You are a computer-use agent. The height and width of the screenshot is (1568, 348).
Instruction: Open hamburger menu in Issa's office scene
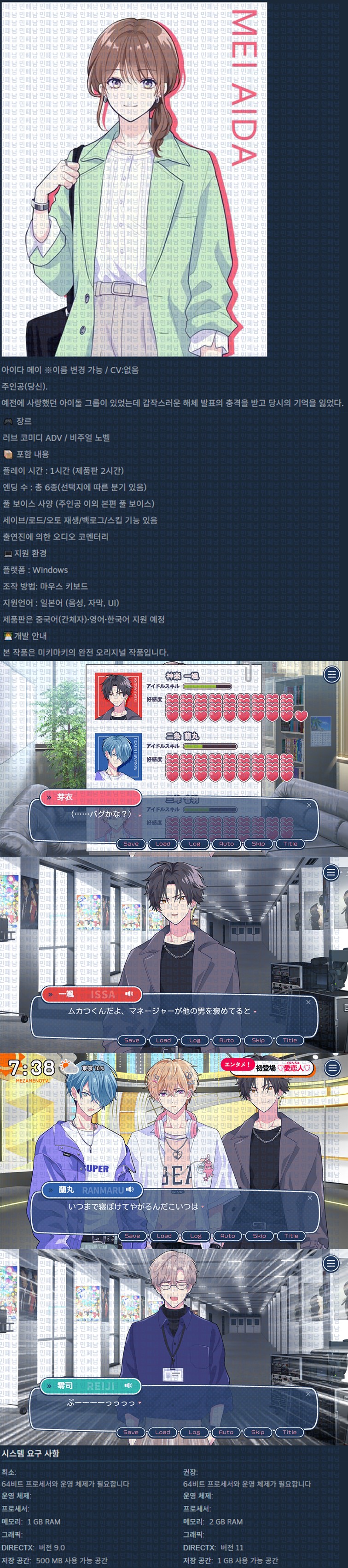(331, 872)
